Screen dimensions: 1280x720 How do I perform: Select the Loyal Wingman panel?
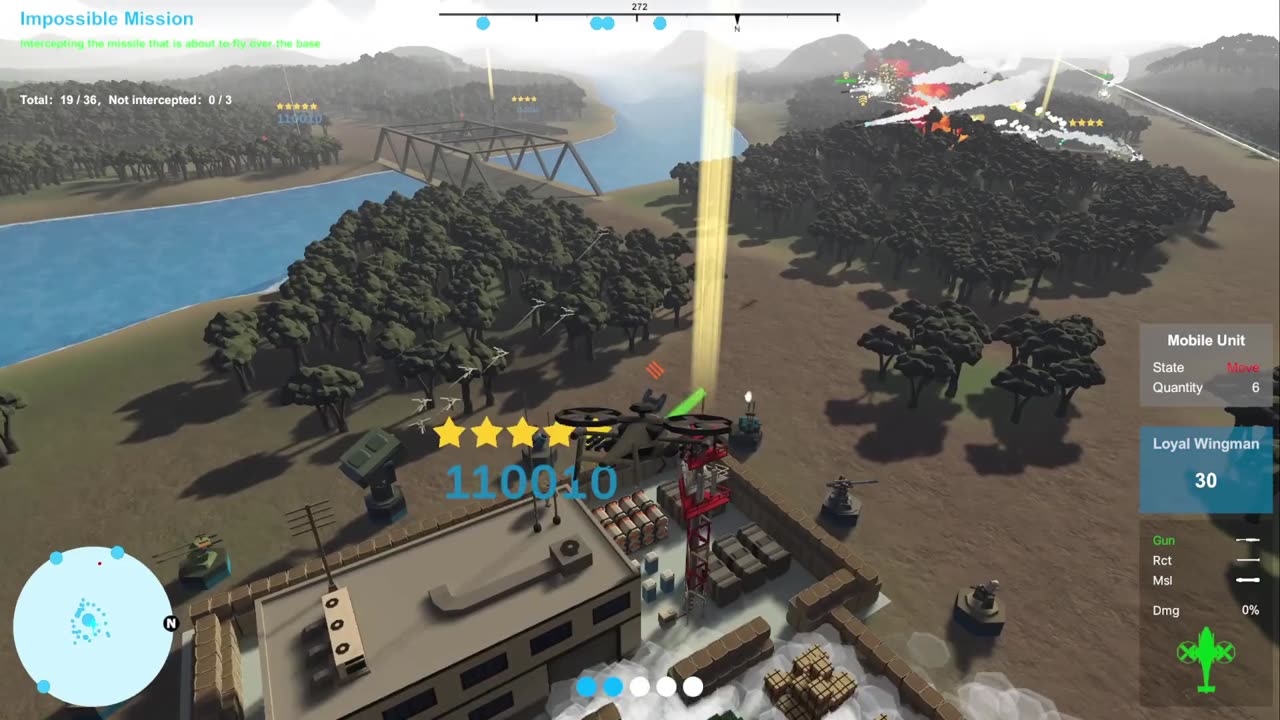click(1205, 467)
